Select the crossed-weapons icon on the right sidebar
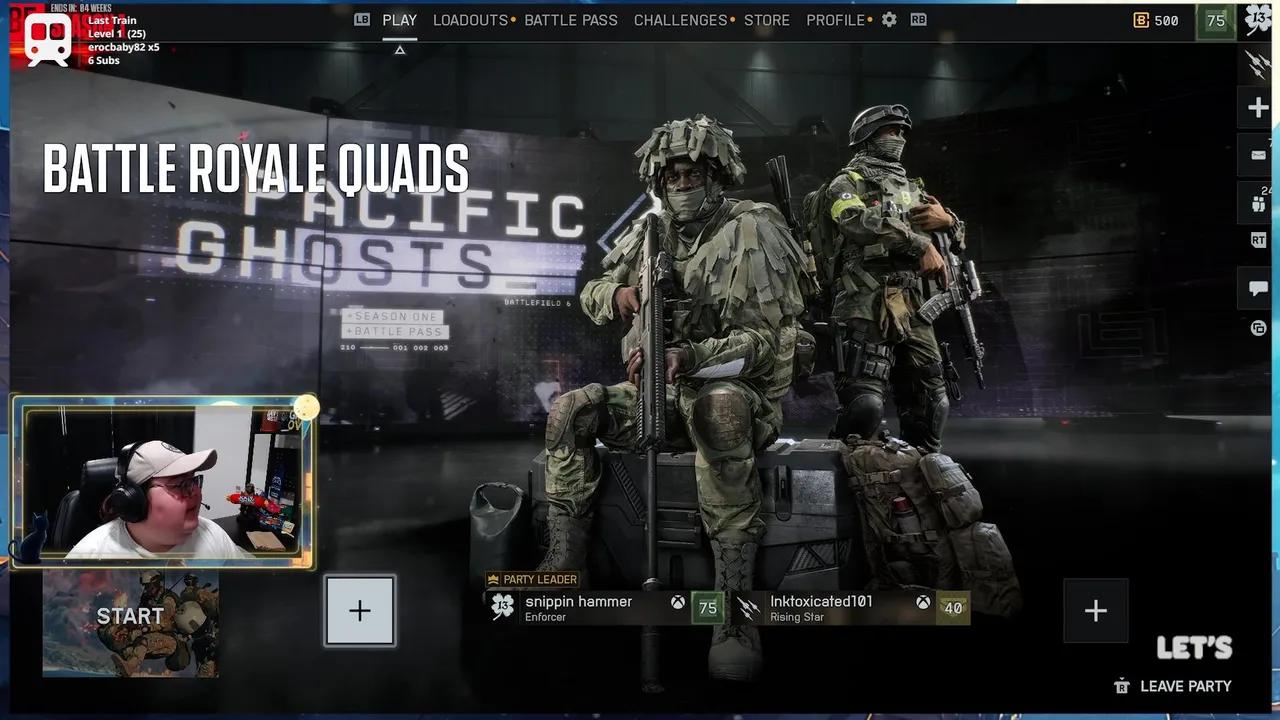1280x720 pixels. click(1256, 62)
